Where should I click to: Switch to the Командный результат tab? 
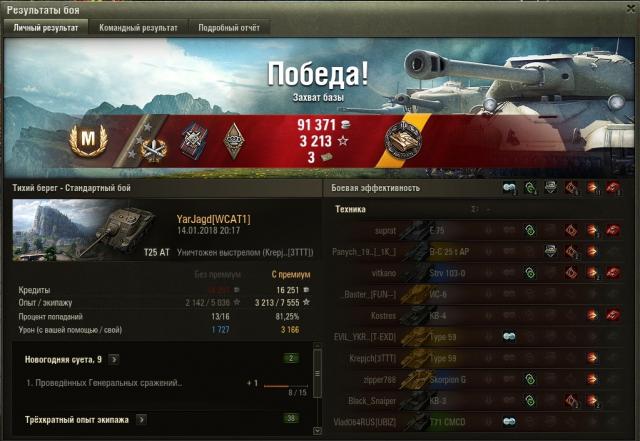[x=138, y=28]
